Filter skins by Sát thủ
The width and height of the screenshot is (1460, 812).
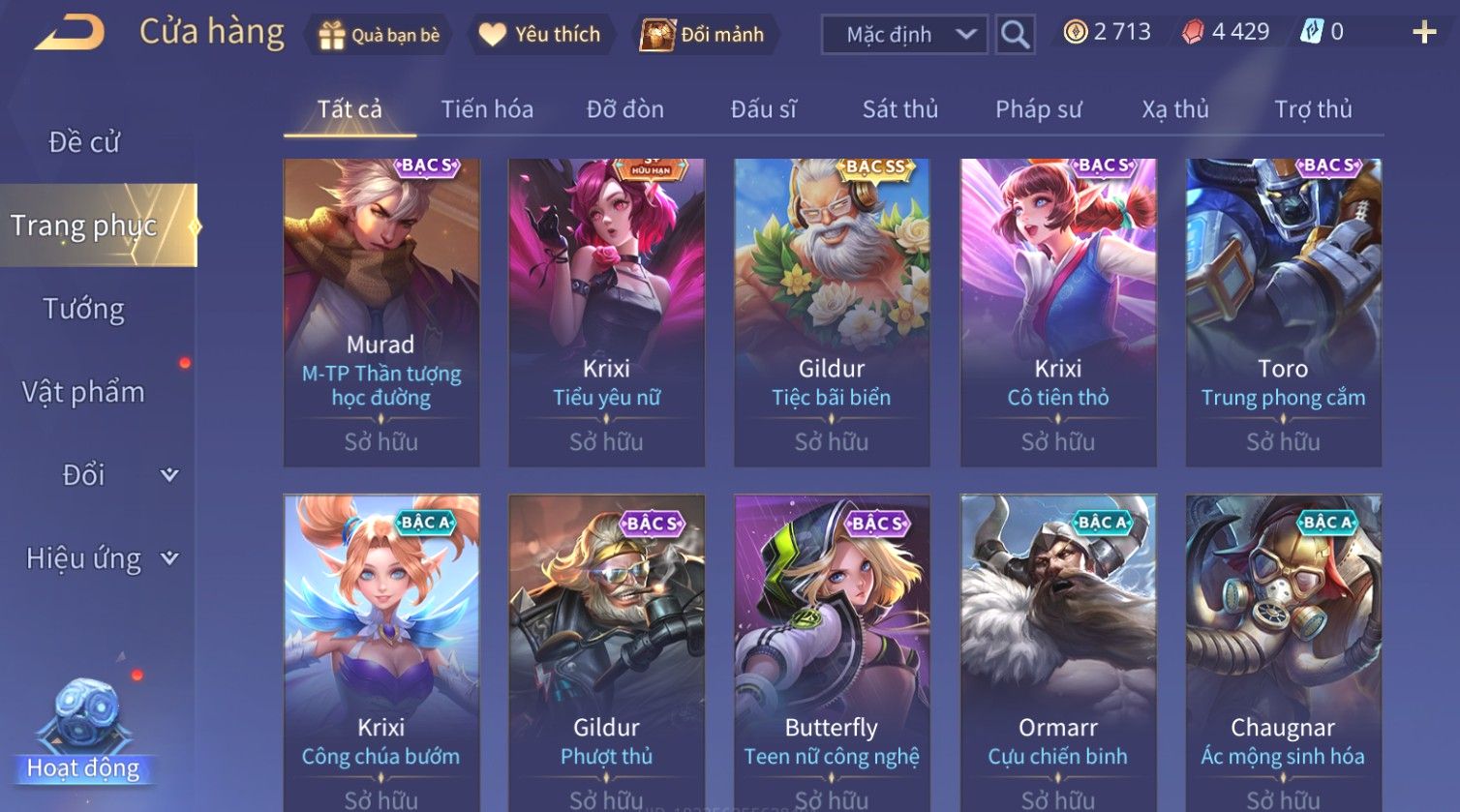[x=900, y=109]
